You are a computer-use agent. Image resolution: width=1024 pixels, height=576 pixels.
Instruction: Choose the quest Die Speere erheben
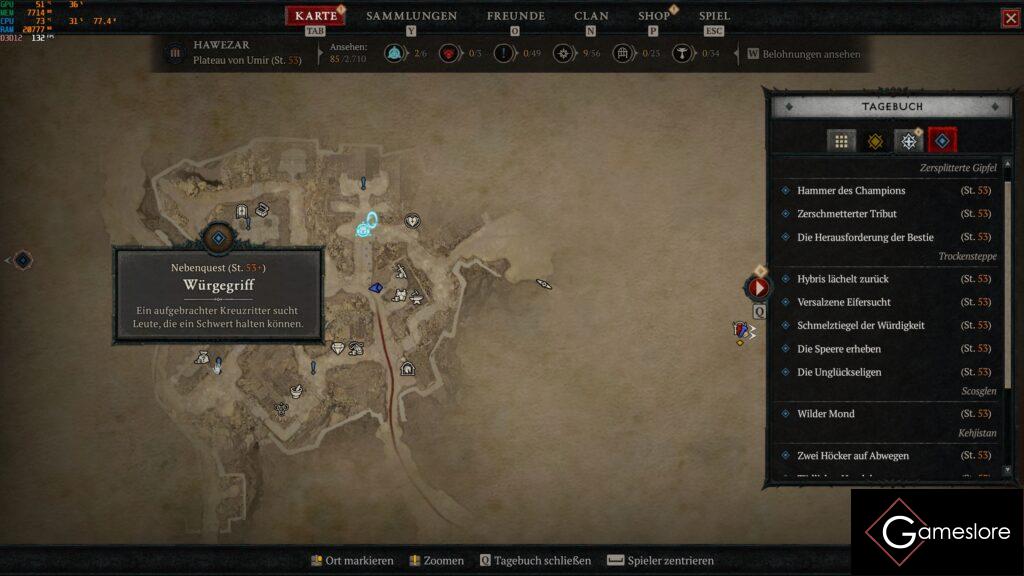tap(838, 348)
